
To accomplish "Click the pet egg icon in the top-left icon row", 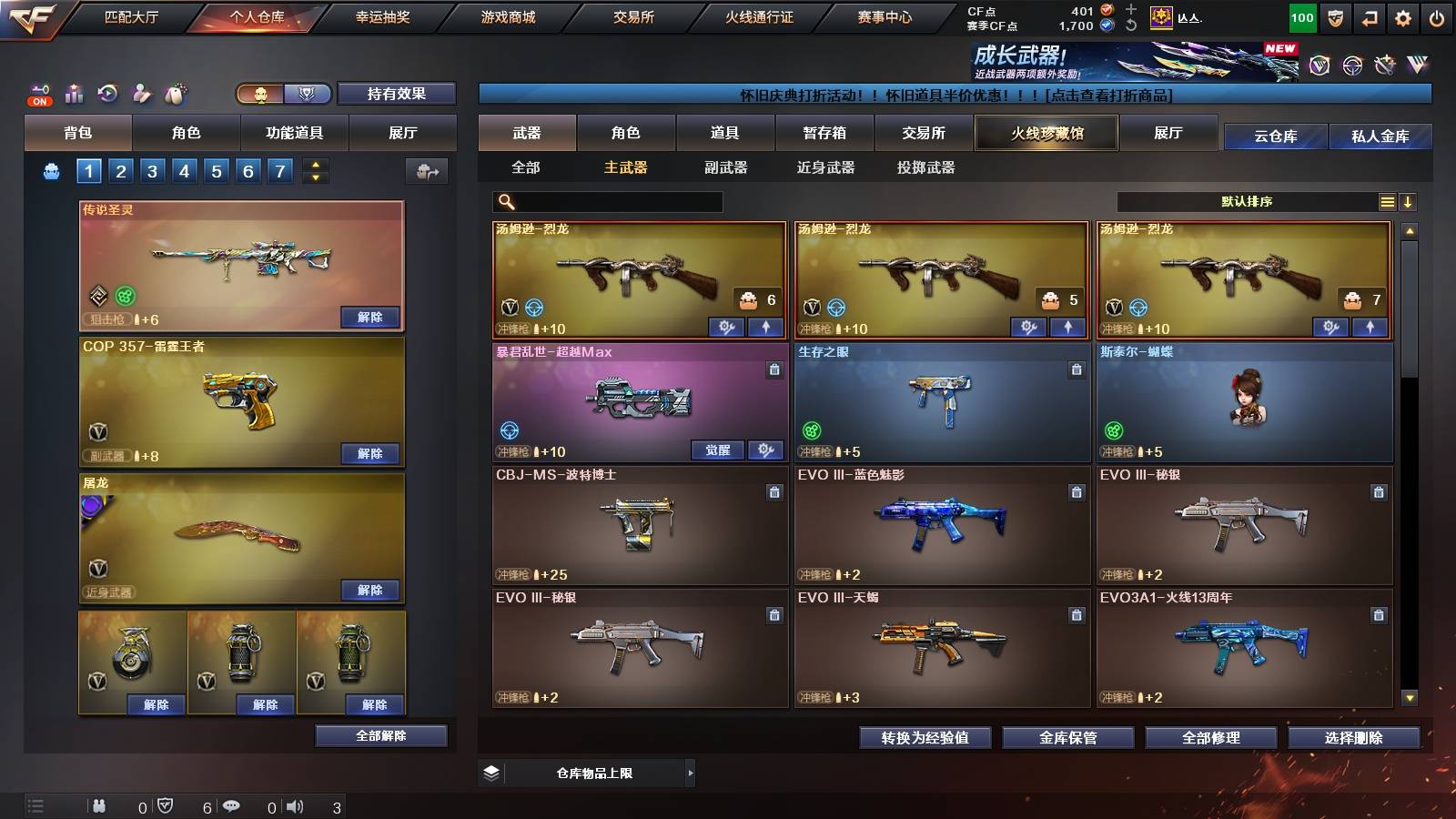I will [x=176, y=91].
